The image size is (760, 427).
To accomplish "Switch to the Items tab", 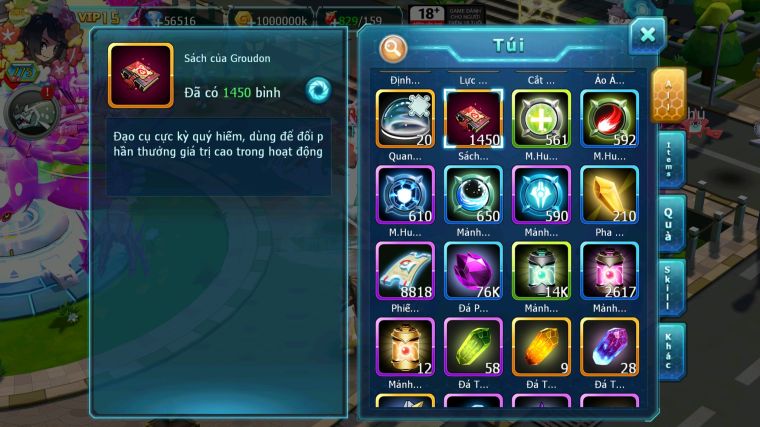I will pyautogui.click(x=671, y=157).
